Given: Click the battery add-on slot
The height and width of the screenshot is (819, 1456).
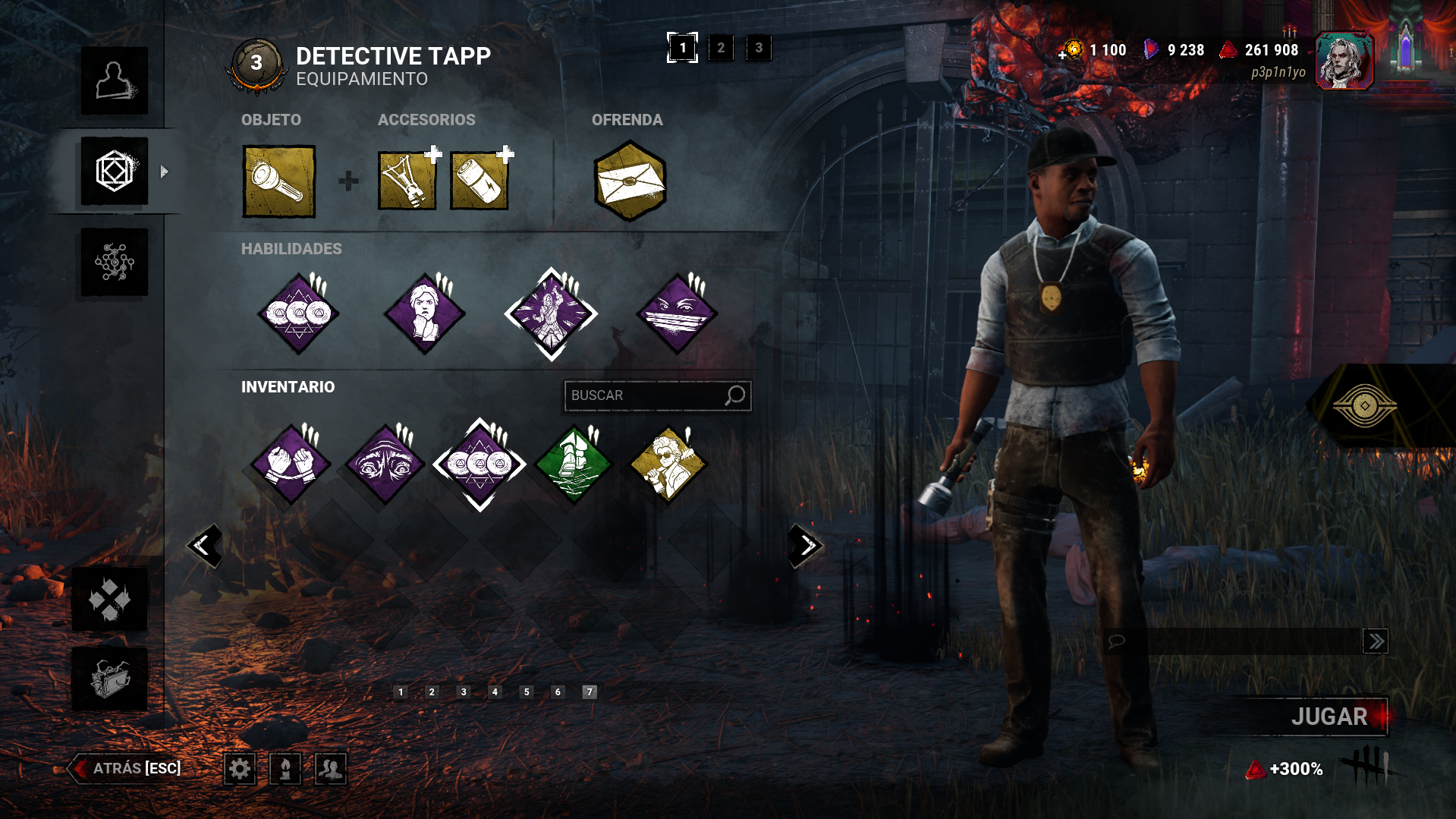Looking at the screenshot, I should coord(479,181).
